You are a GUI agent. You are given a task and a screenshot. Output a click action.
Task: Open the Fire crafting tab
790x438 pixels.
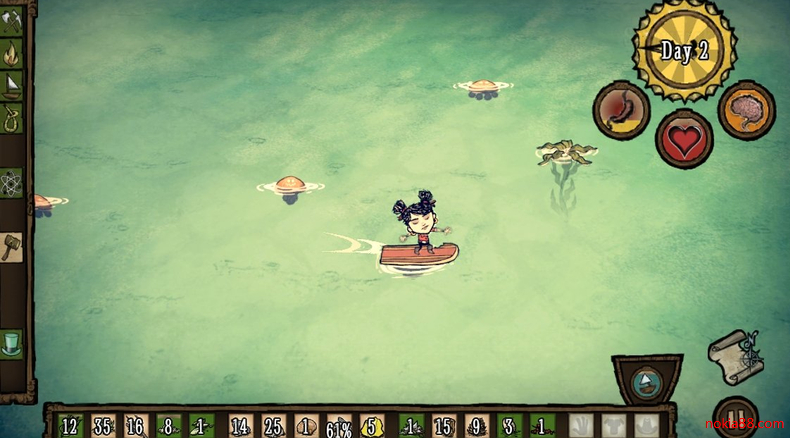11,52
